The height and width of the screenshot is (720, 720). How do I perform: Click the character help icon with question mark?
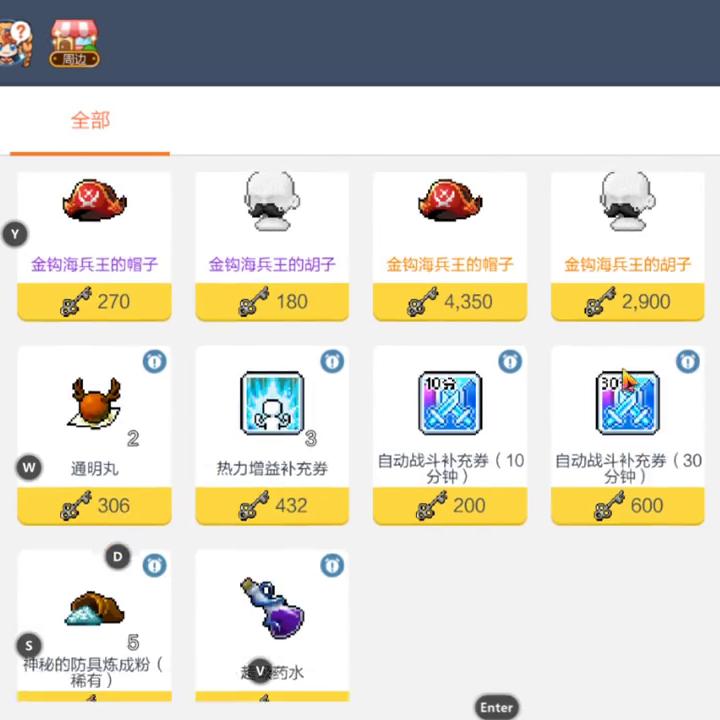15,41
